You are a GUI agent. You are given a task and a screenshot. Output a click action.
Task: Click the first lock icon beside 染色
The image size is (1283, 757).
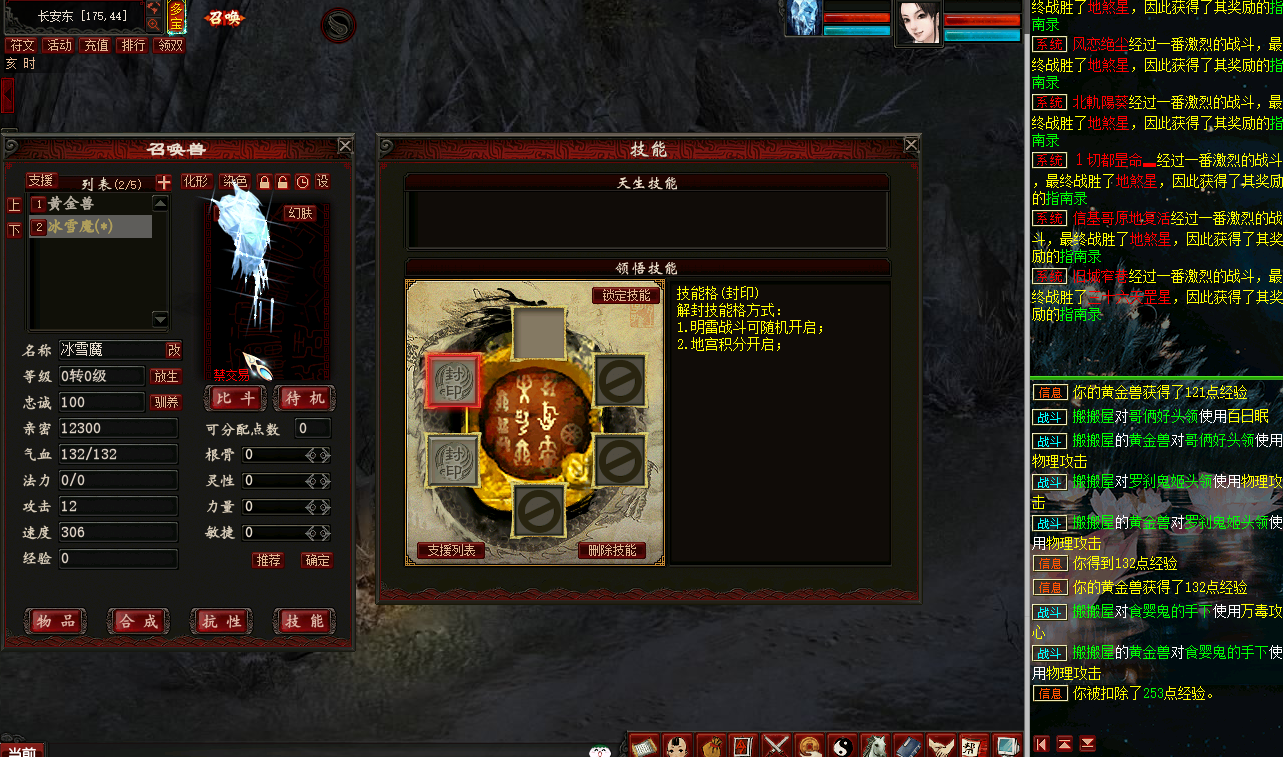click(x=265, y=181)
